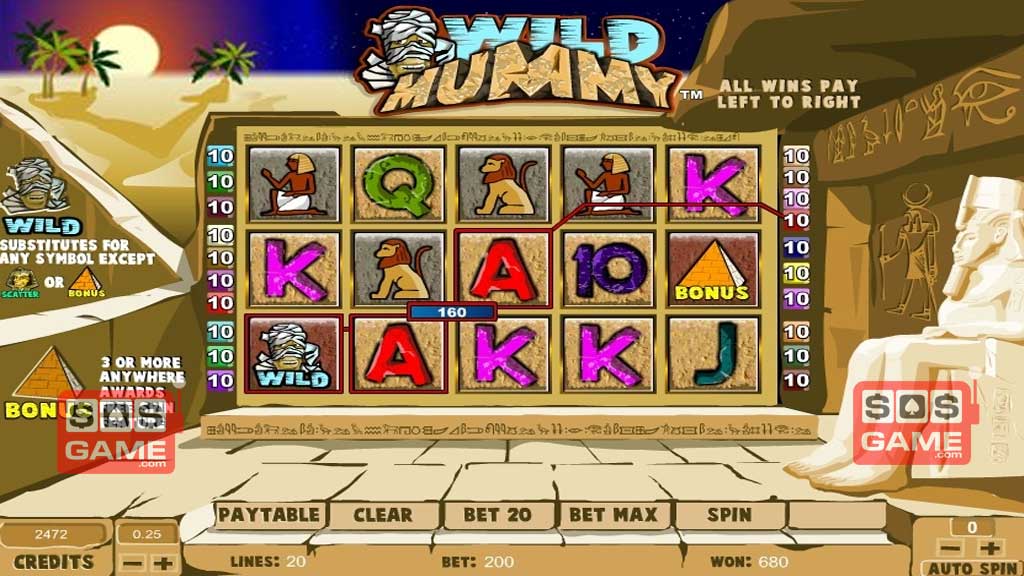Open the PAYTABLE screen

click(x=269, y=515)
